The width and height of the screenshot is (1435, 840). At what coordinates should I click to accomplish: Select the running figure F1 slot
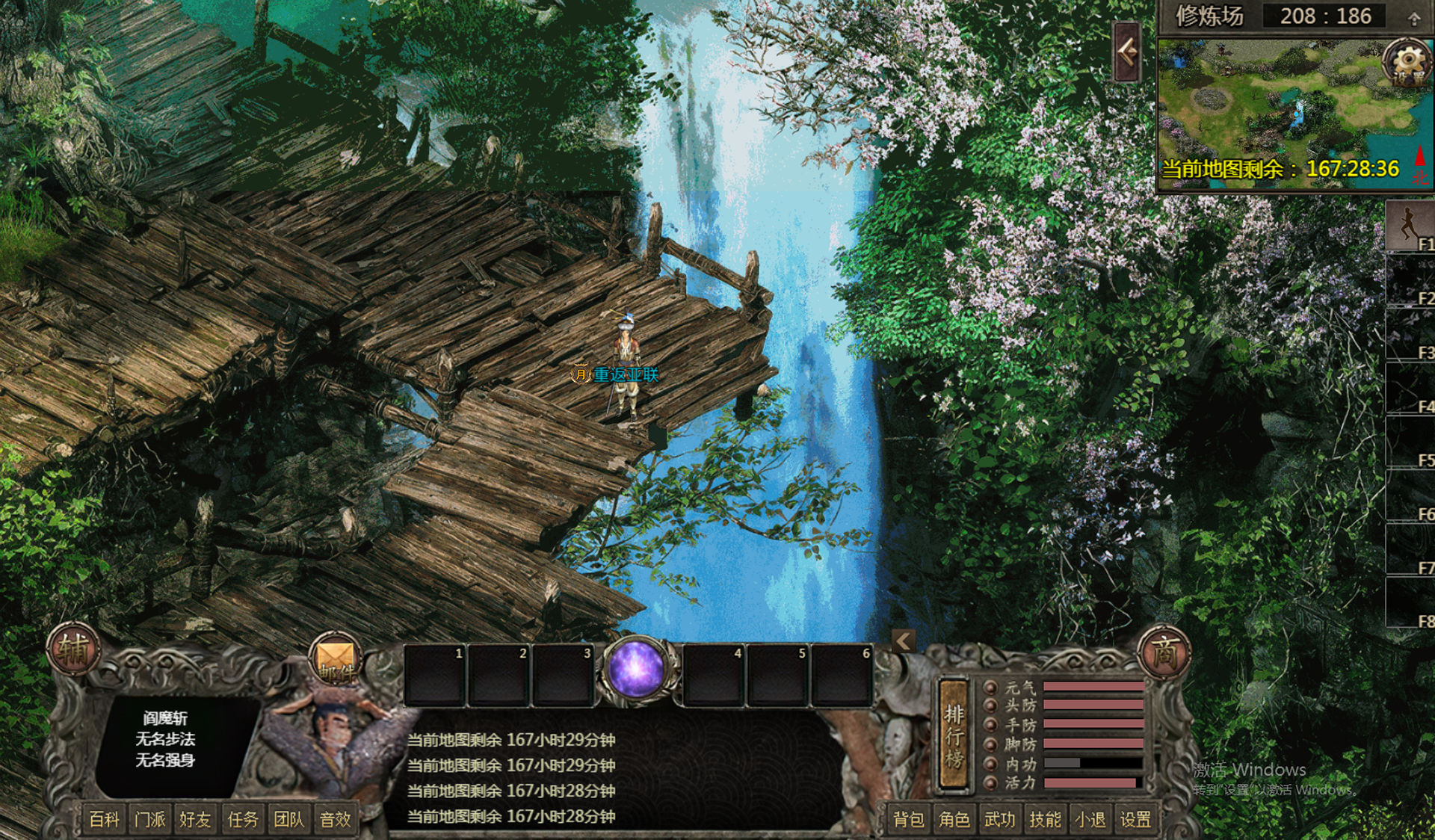[1410, 226]
